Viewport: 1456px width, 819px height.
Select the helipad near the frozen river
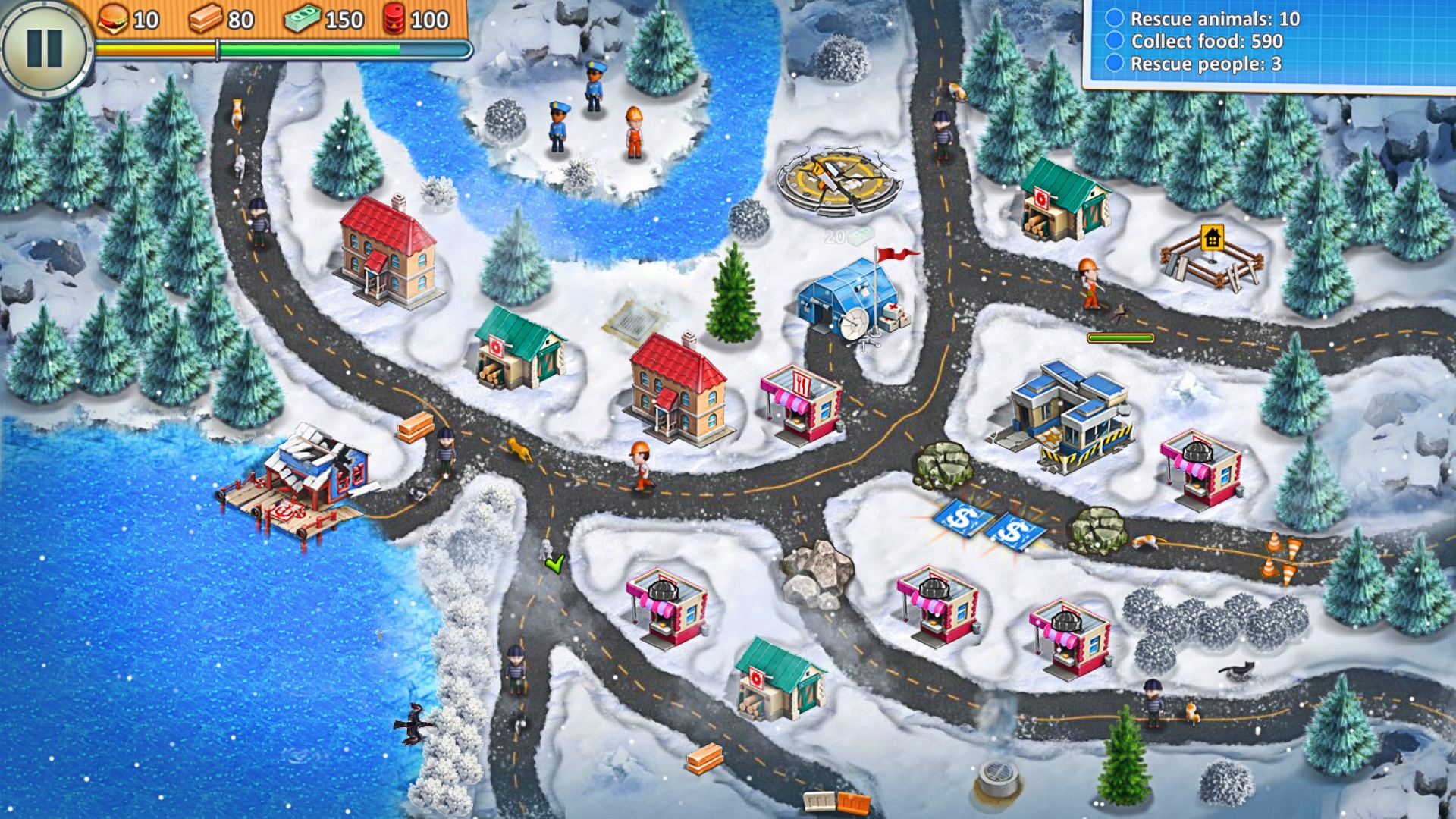pos(838,178)
